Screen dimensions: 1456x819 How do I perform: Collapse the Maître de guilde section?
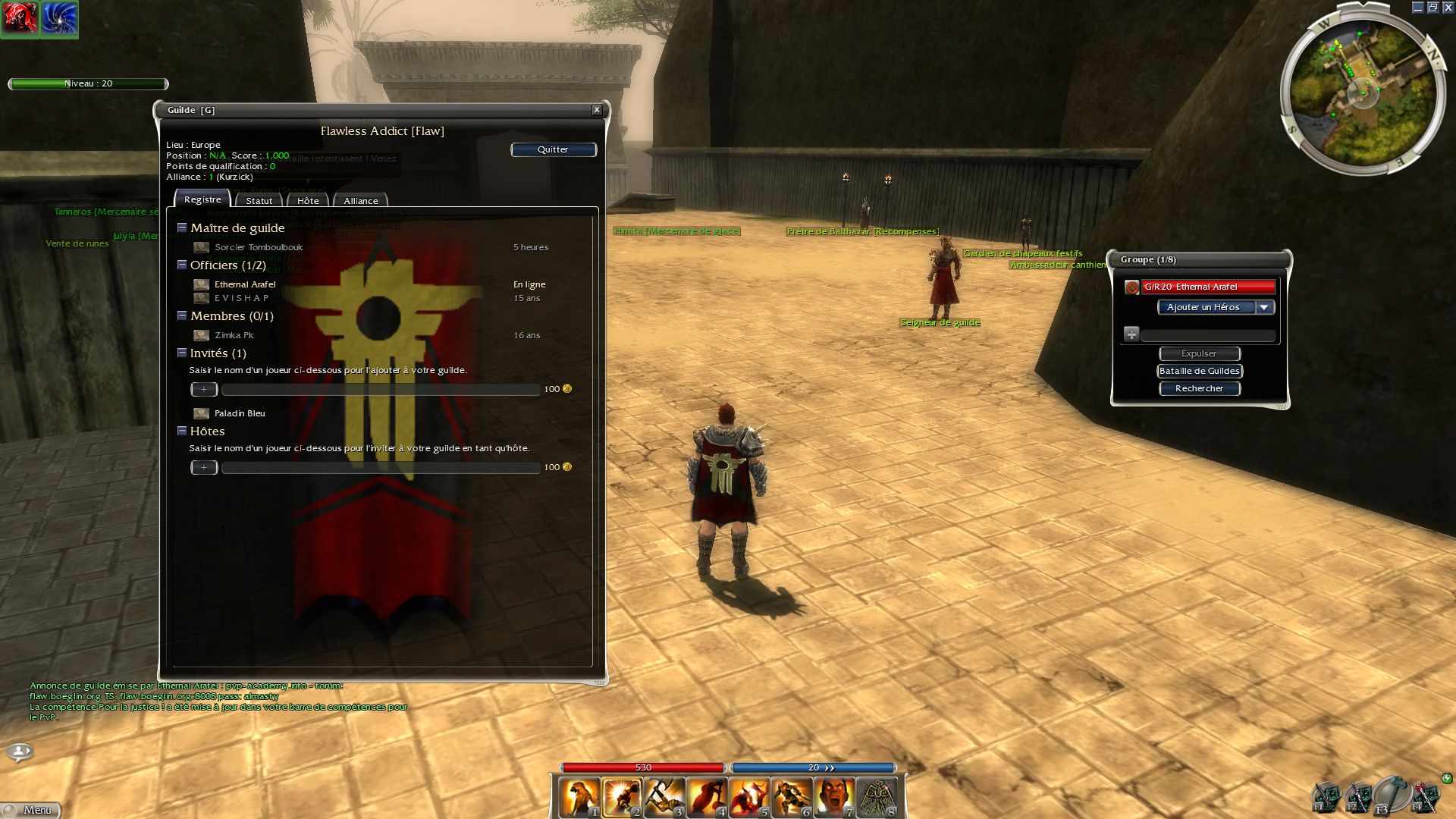[x=182, y=227]
